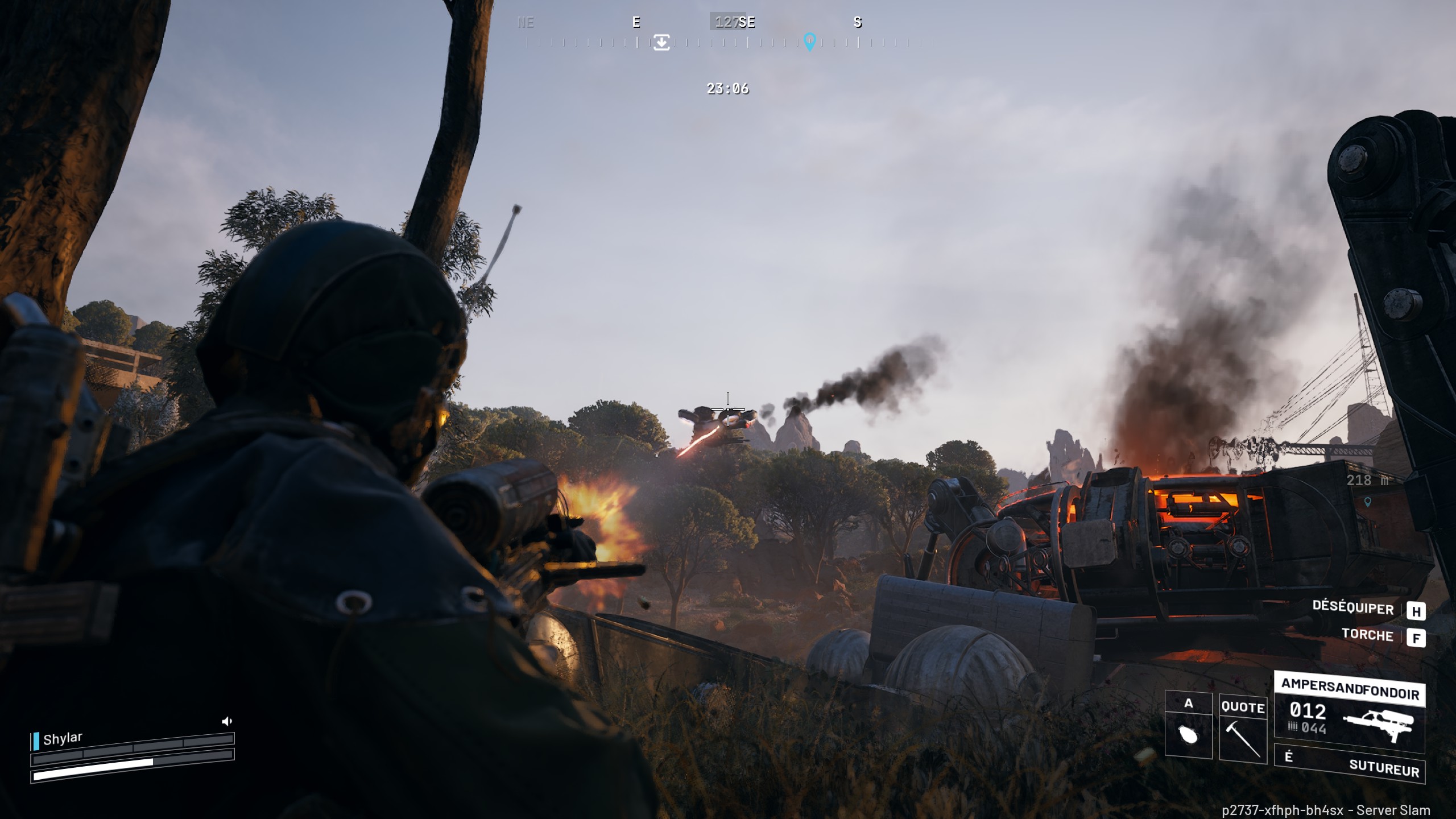Select the Shylar player nameplate
This screenshot has width=1456, height=819.
[x=63, y=739]
